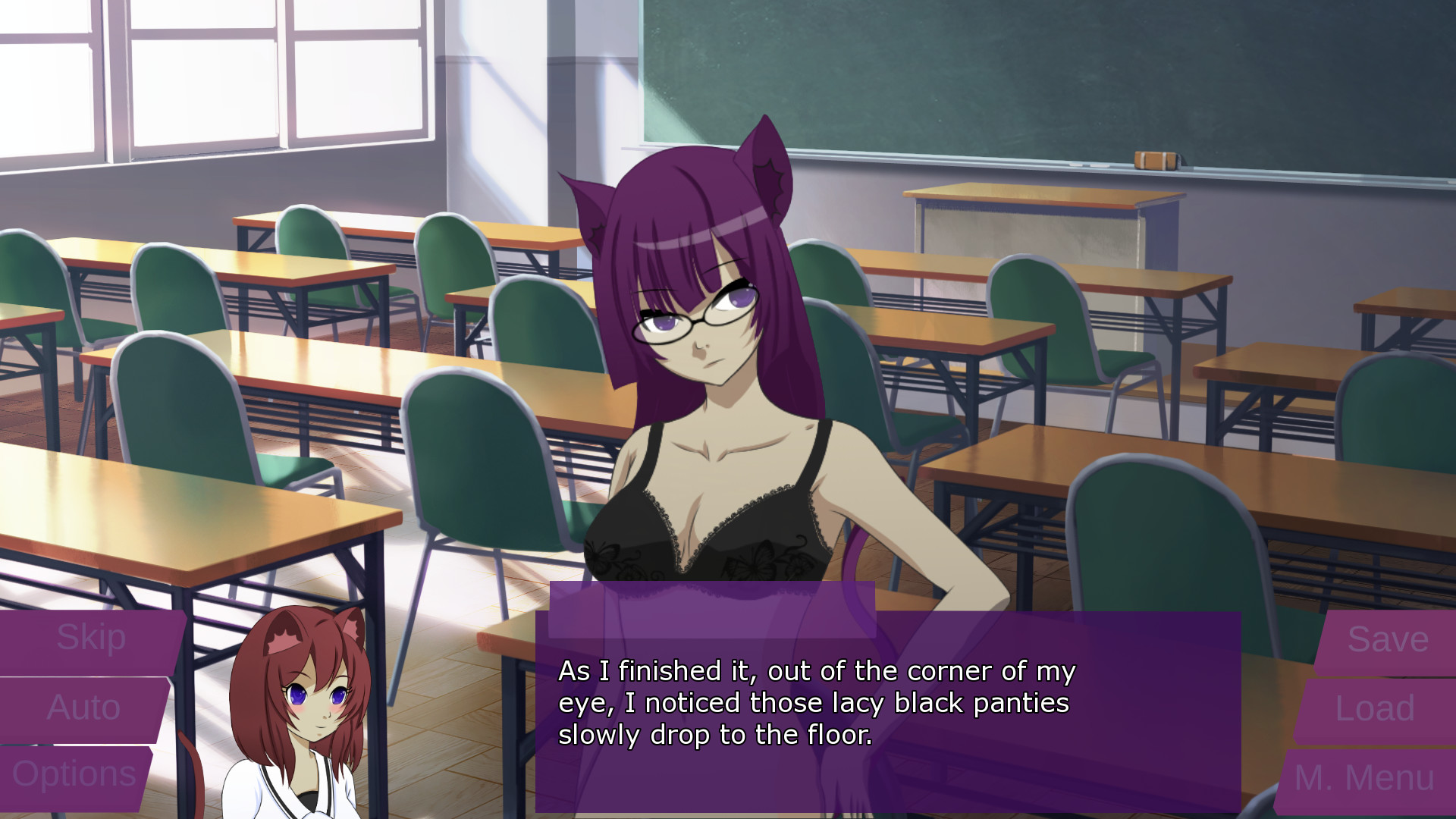Screen dimensions: 1456x819
Task: Open Options to adjust settings
Action: click(x=76, y=773)
